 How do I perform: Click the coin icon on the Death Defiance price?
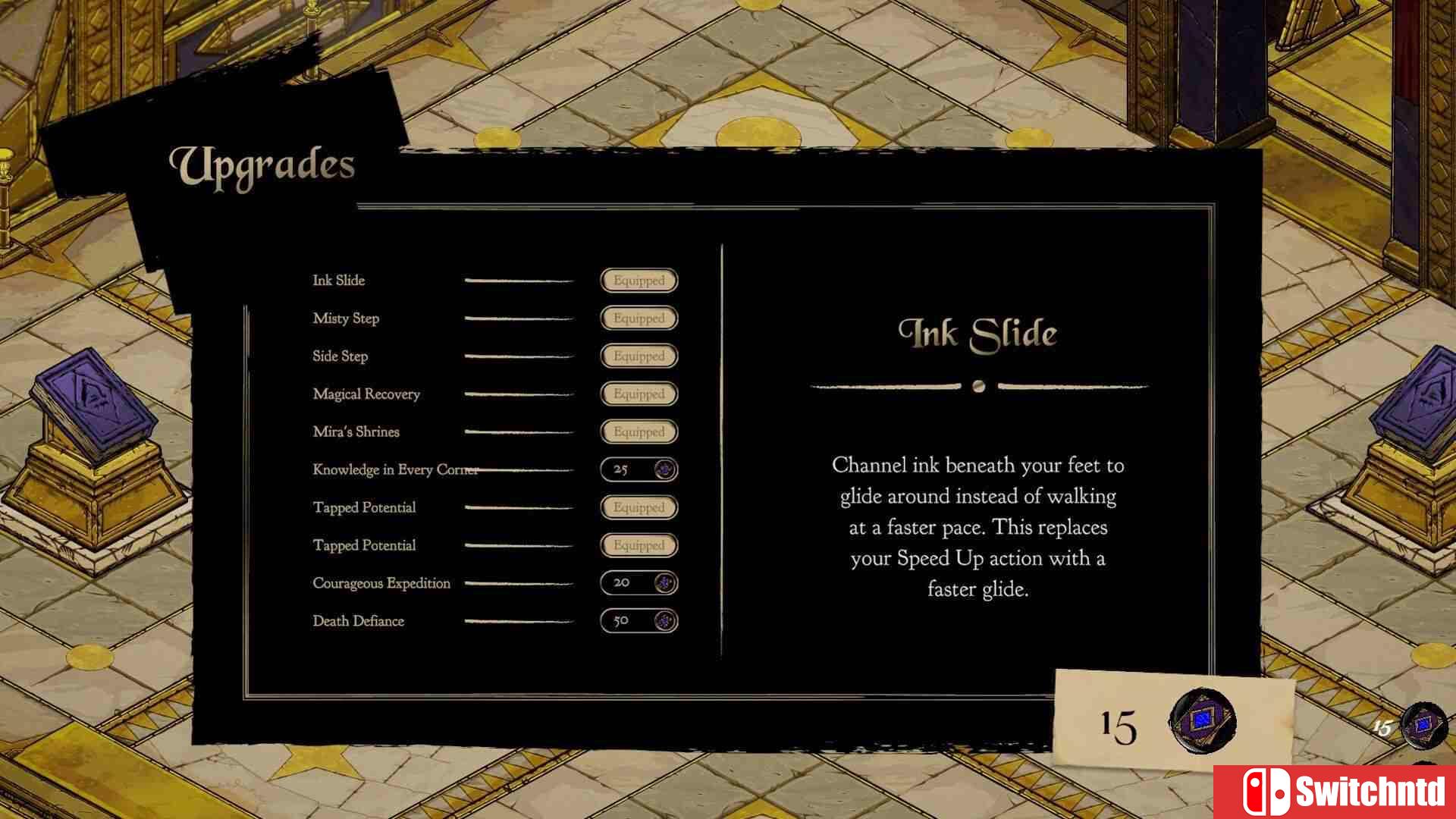[x=664, y=621]
